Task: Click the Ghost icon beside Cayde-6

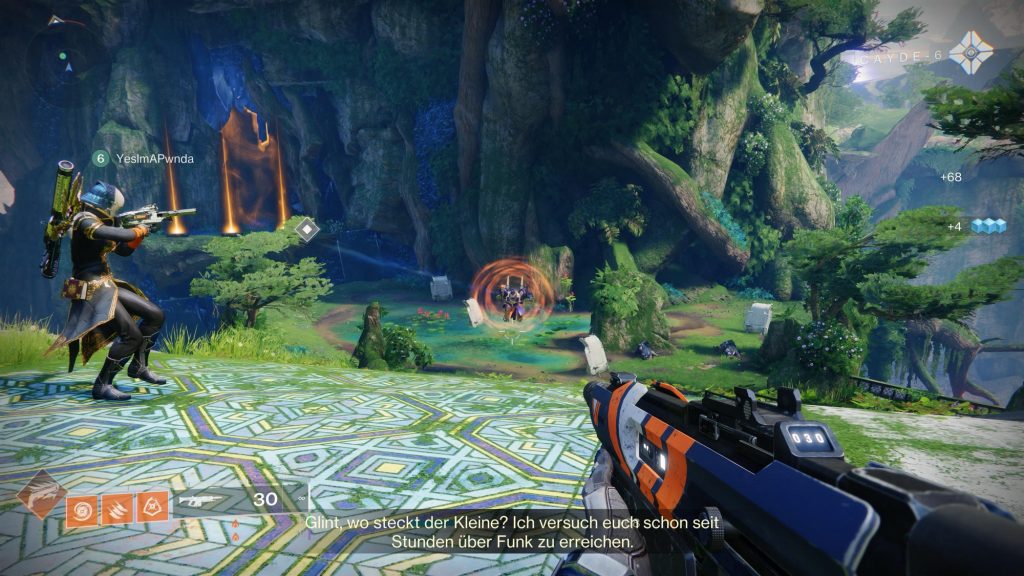Action: pos(971,50)
